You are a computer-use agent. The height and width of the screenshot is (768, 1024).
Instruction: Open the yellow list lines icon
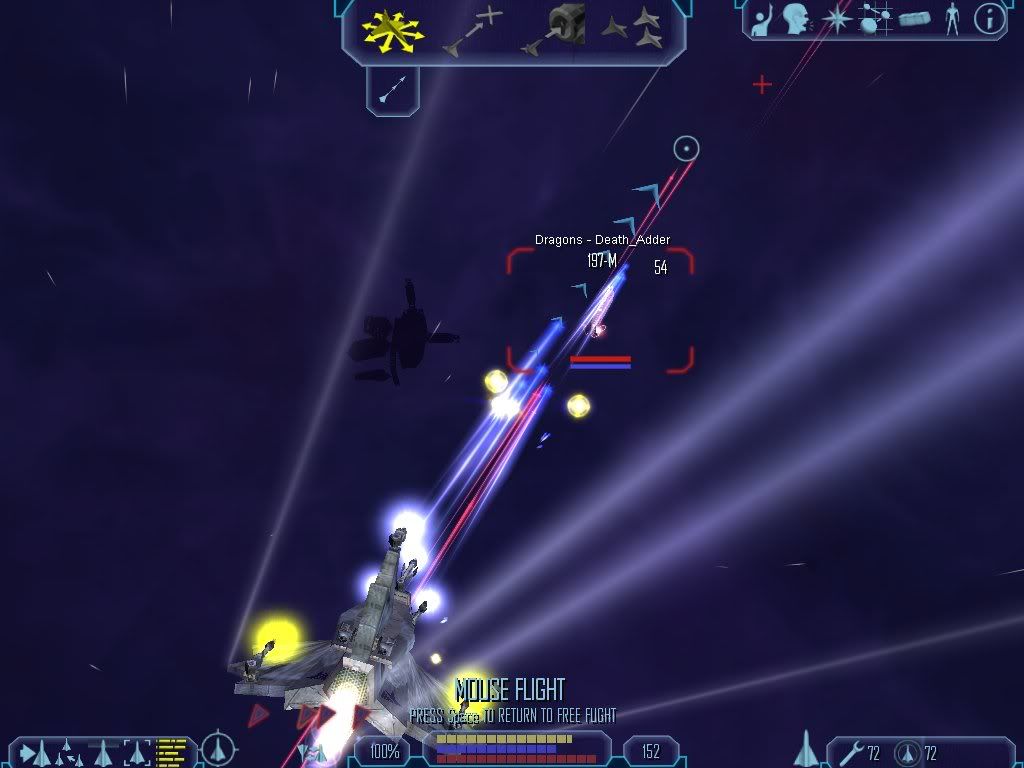[171, 750]
